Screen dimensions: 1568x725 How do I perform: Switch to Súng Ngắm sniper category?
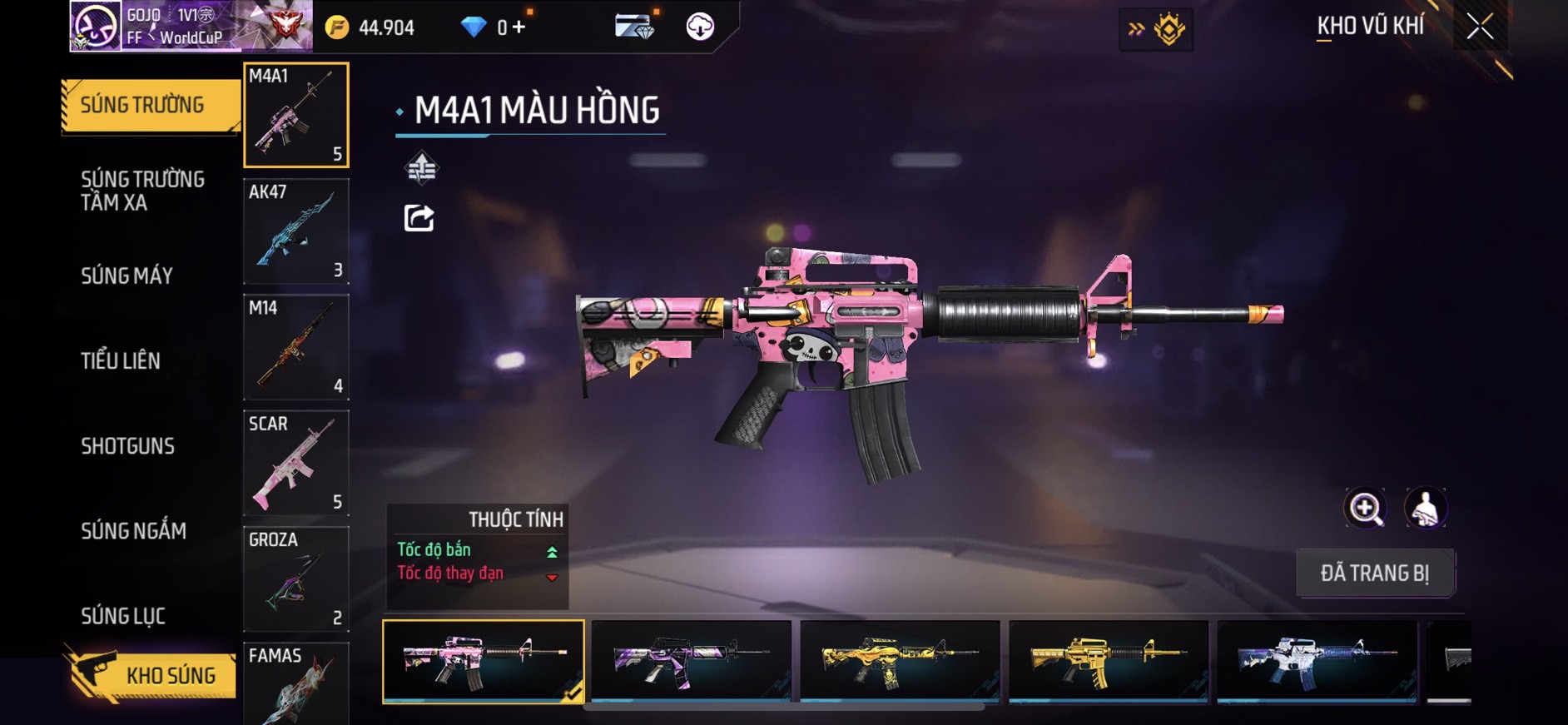[133, 531]
